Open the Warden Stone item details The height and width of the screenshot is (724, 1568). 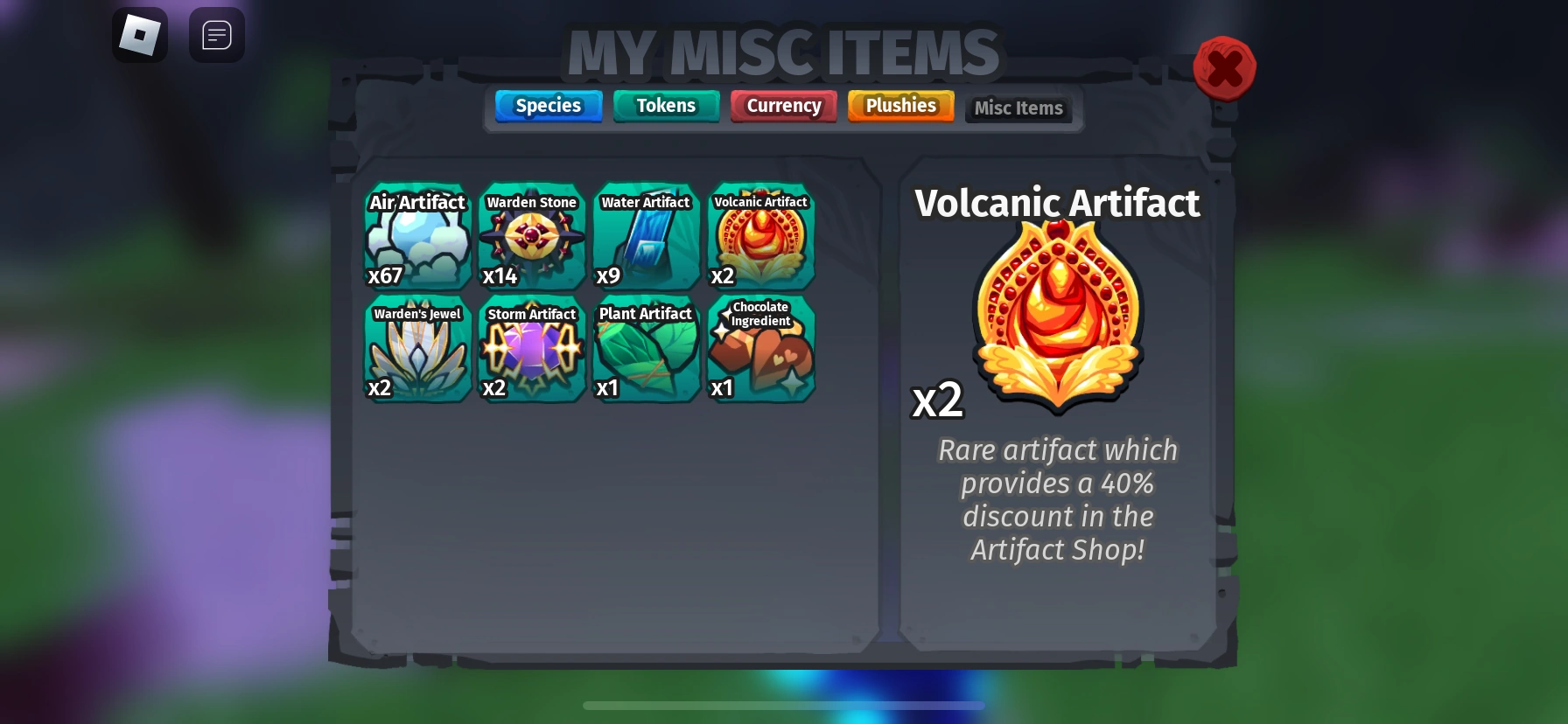click(531, 236)
